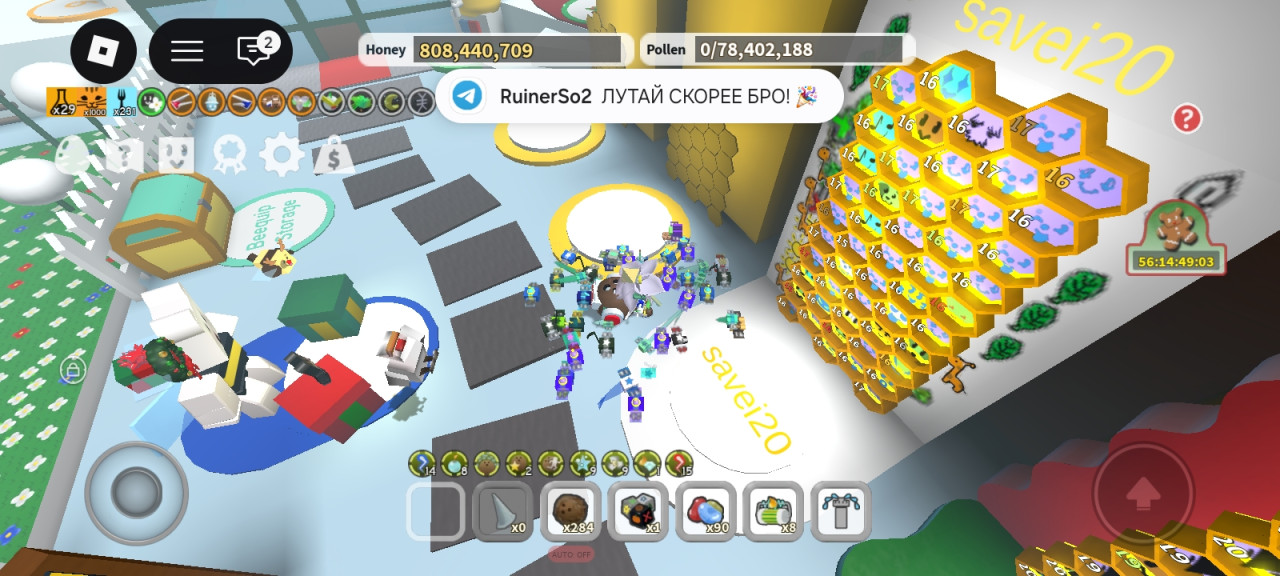1280x576 pixels.
Task: Select the hotbar slot with x8 count
Action: click(773, 510)
